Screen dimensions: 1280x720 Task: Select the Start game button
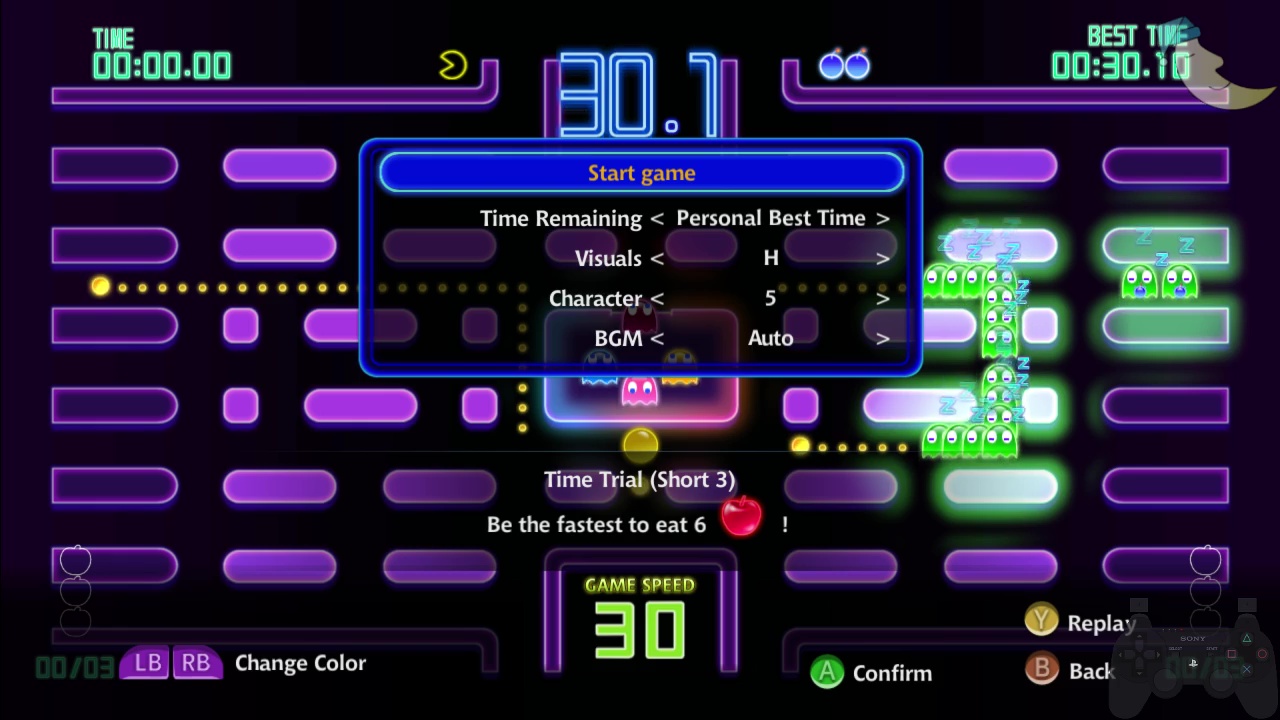(x=641, y=173)
